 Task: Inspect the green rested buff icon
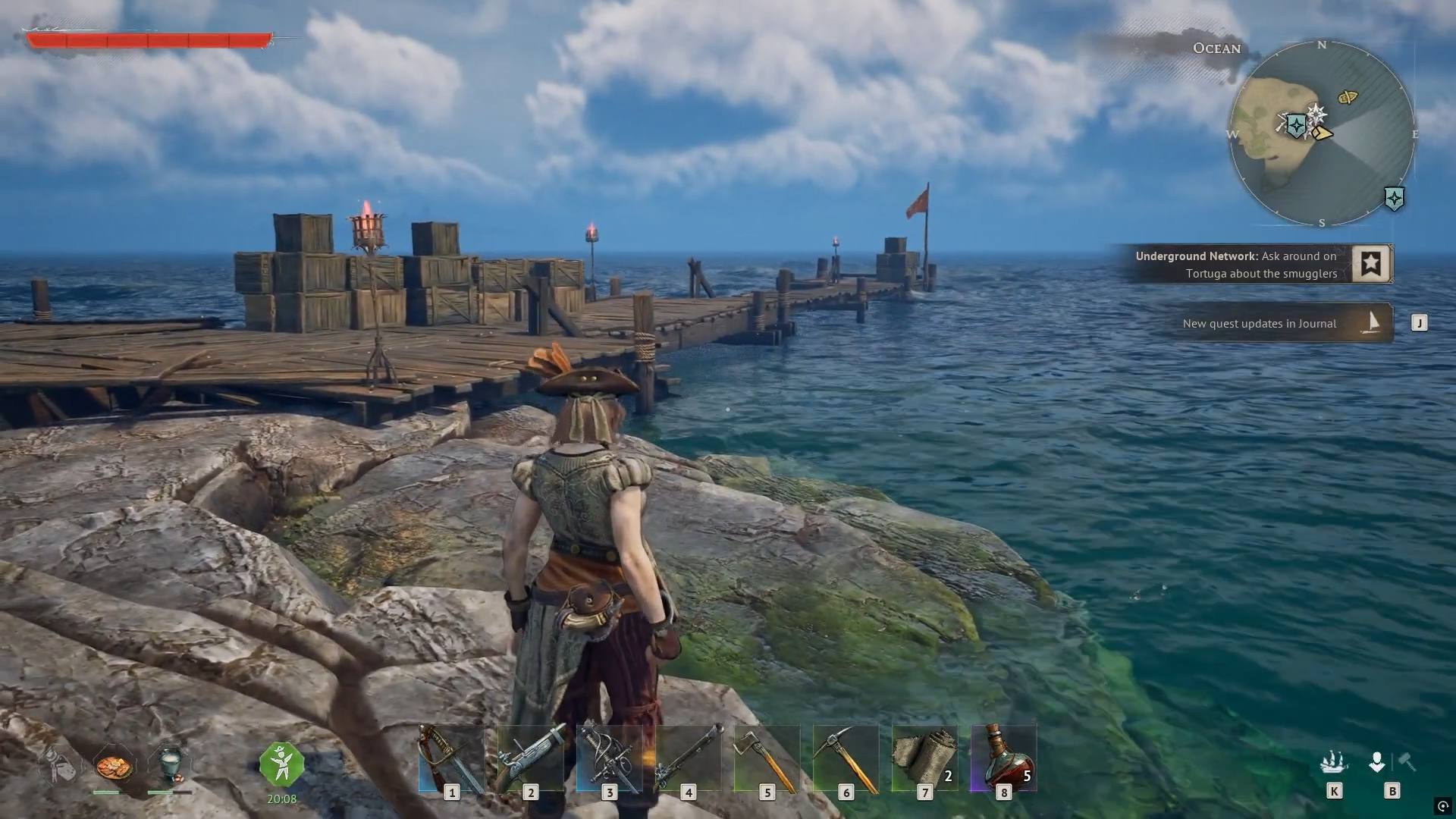click(x=281, y=764)
